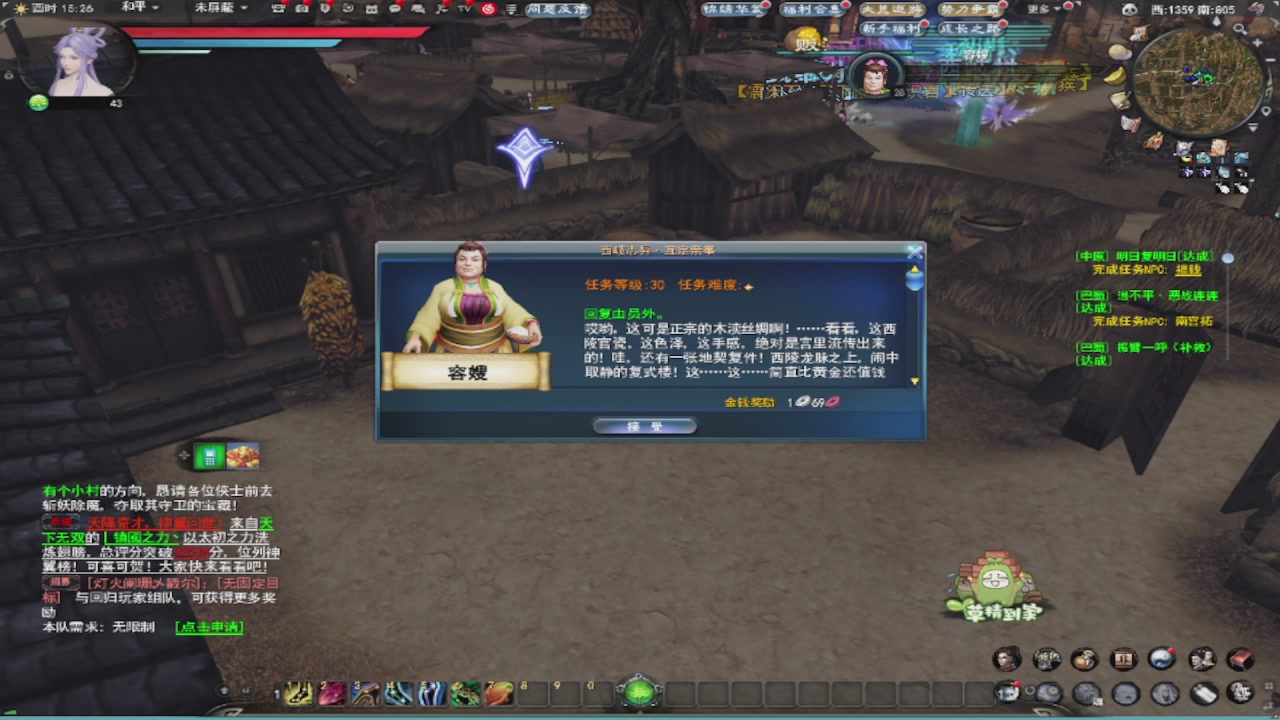Viewport: 1280px width, 720px height.
Task: Click the TV livestream icon in the top toolbar
Action: (464, 10)
